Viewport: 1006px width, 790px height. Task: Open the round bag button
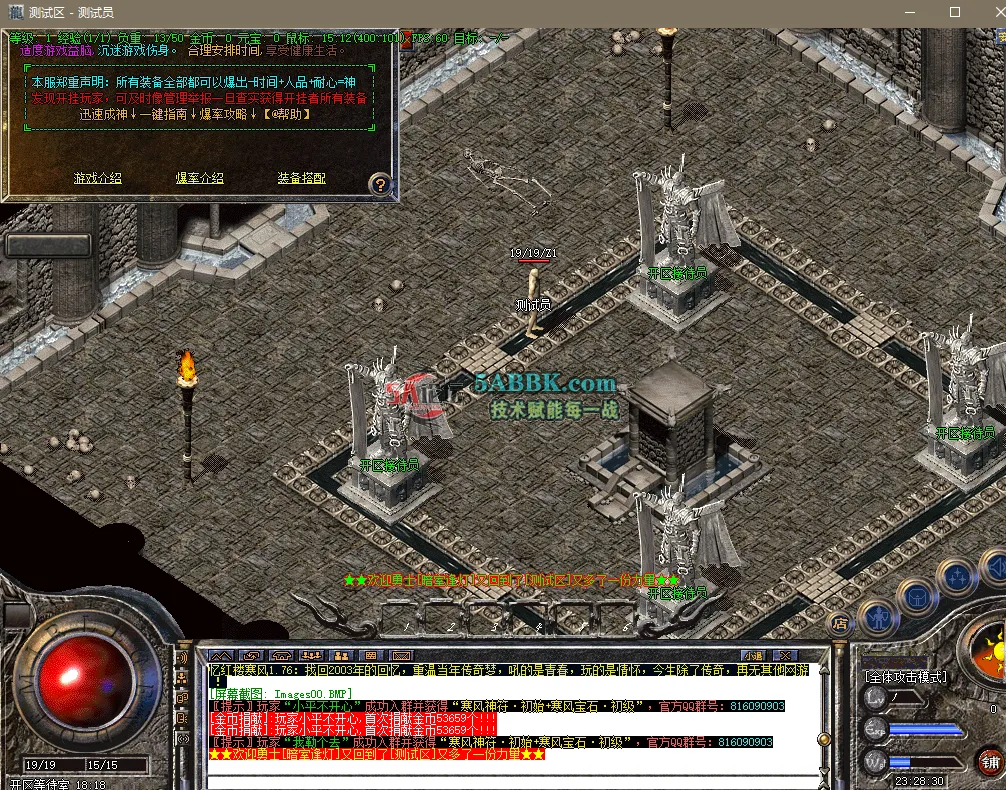pyautogui.click(x=916, y=595)
